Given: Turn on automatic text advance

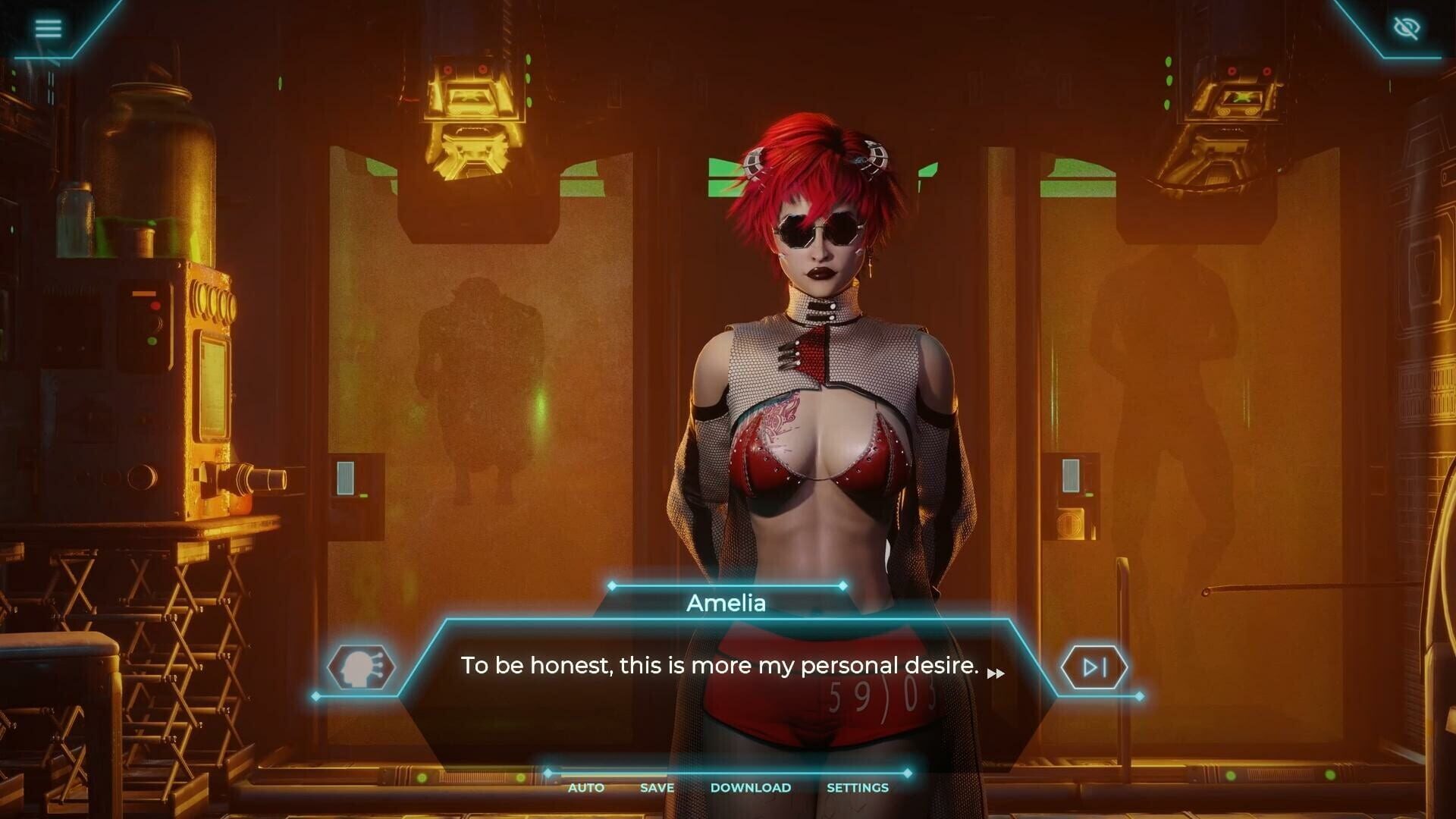Looking at the screenshot, I should tap(585, 788).
